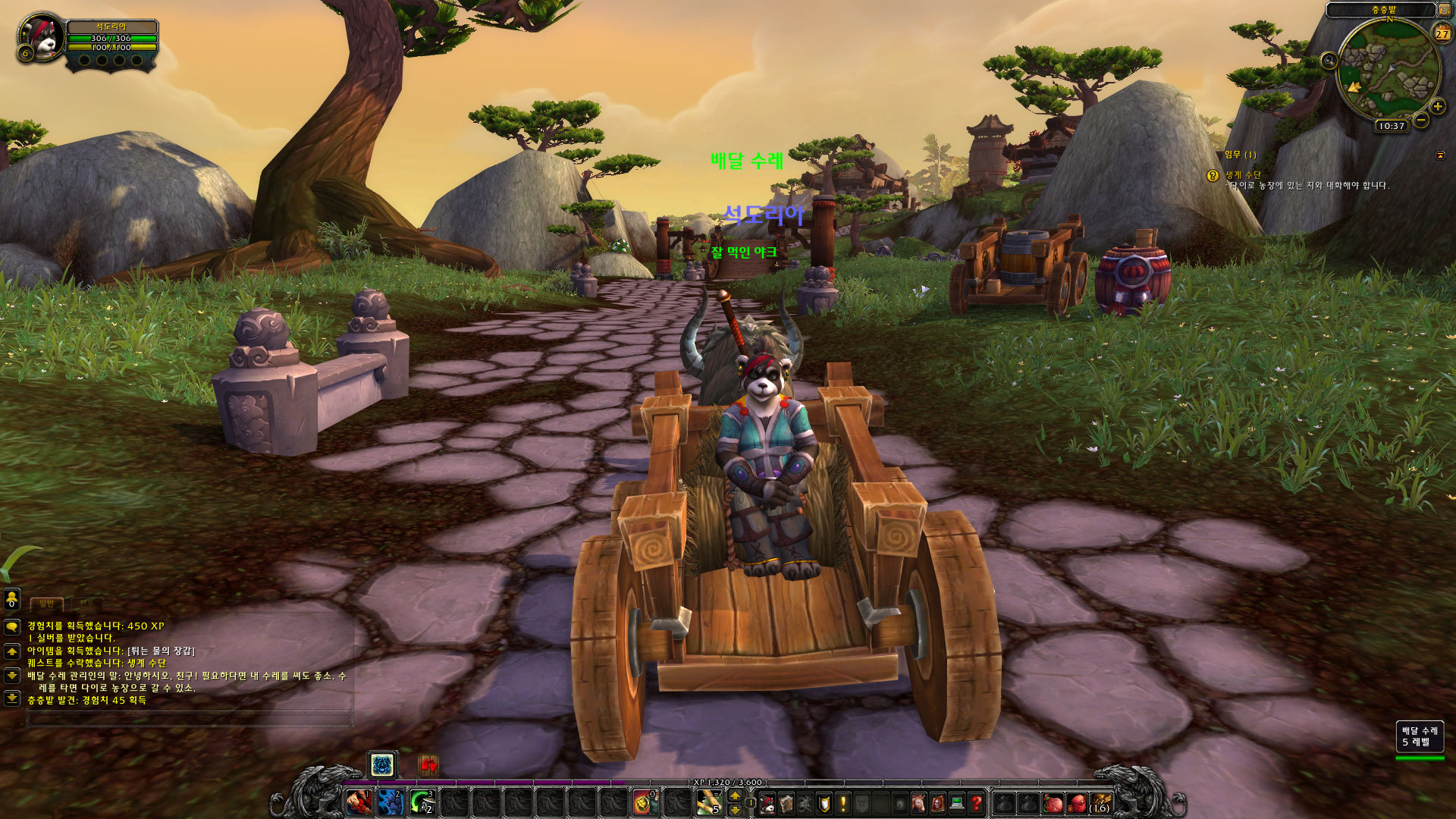Switch to the 일반 chat tab
This screenshot has width=1456, height=819.
47,604
